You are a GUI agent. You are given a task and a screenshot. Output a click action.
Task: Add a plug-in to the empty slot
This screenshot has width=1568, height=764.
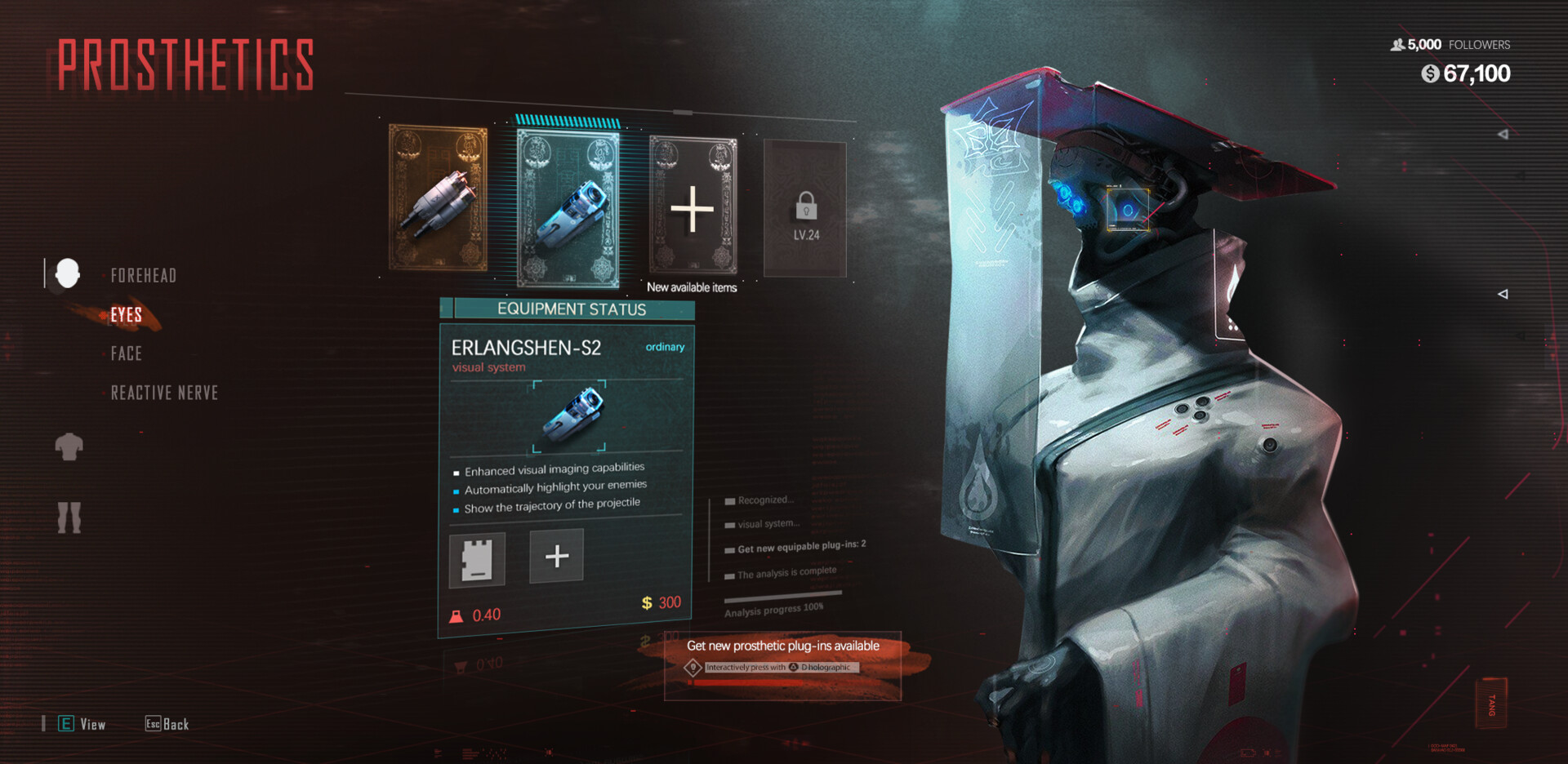556,556
